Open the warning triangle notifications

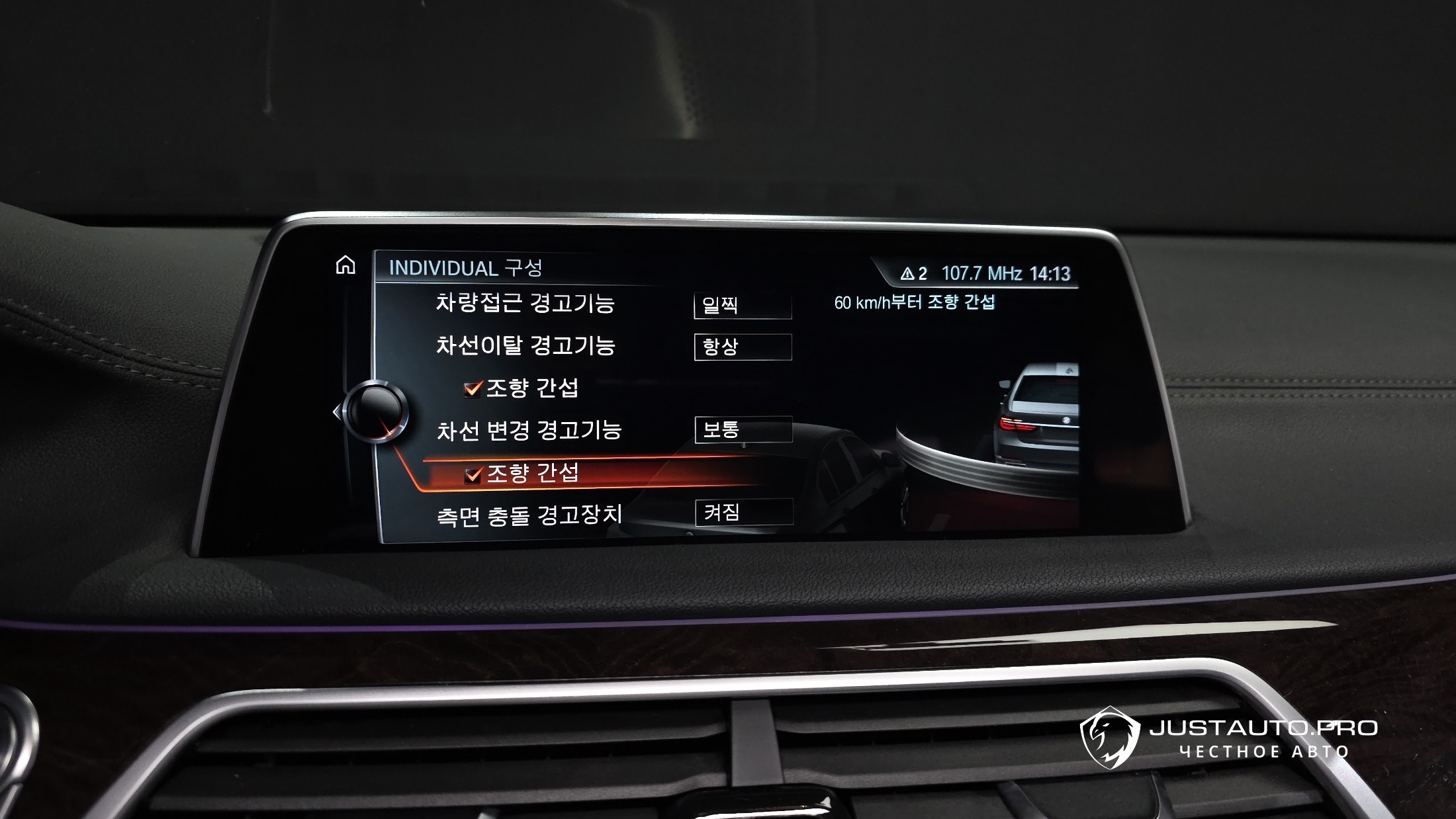913,274
